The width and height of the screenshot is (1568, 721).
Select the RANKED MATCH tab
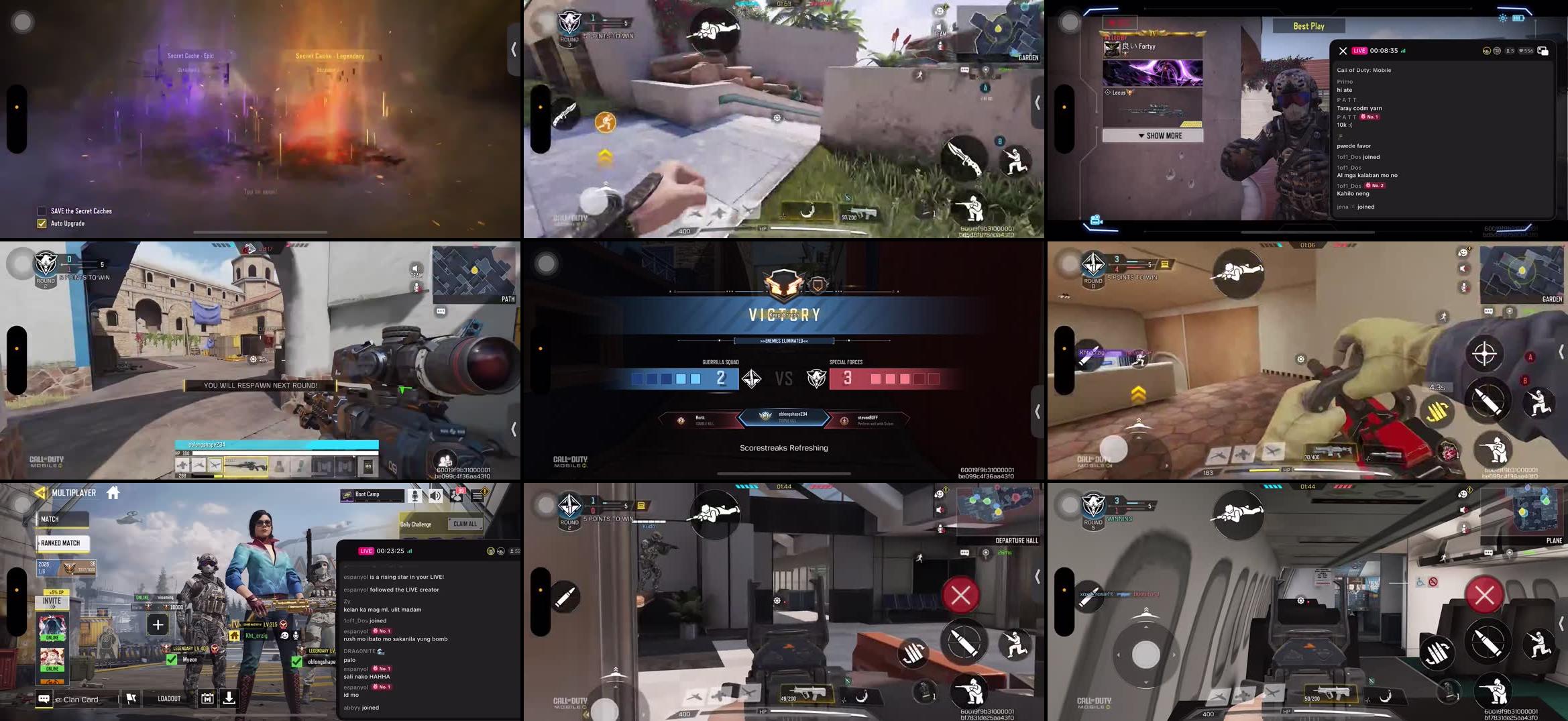point(61,543)
